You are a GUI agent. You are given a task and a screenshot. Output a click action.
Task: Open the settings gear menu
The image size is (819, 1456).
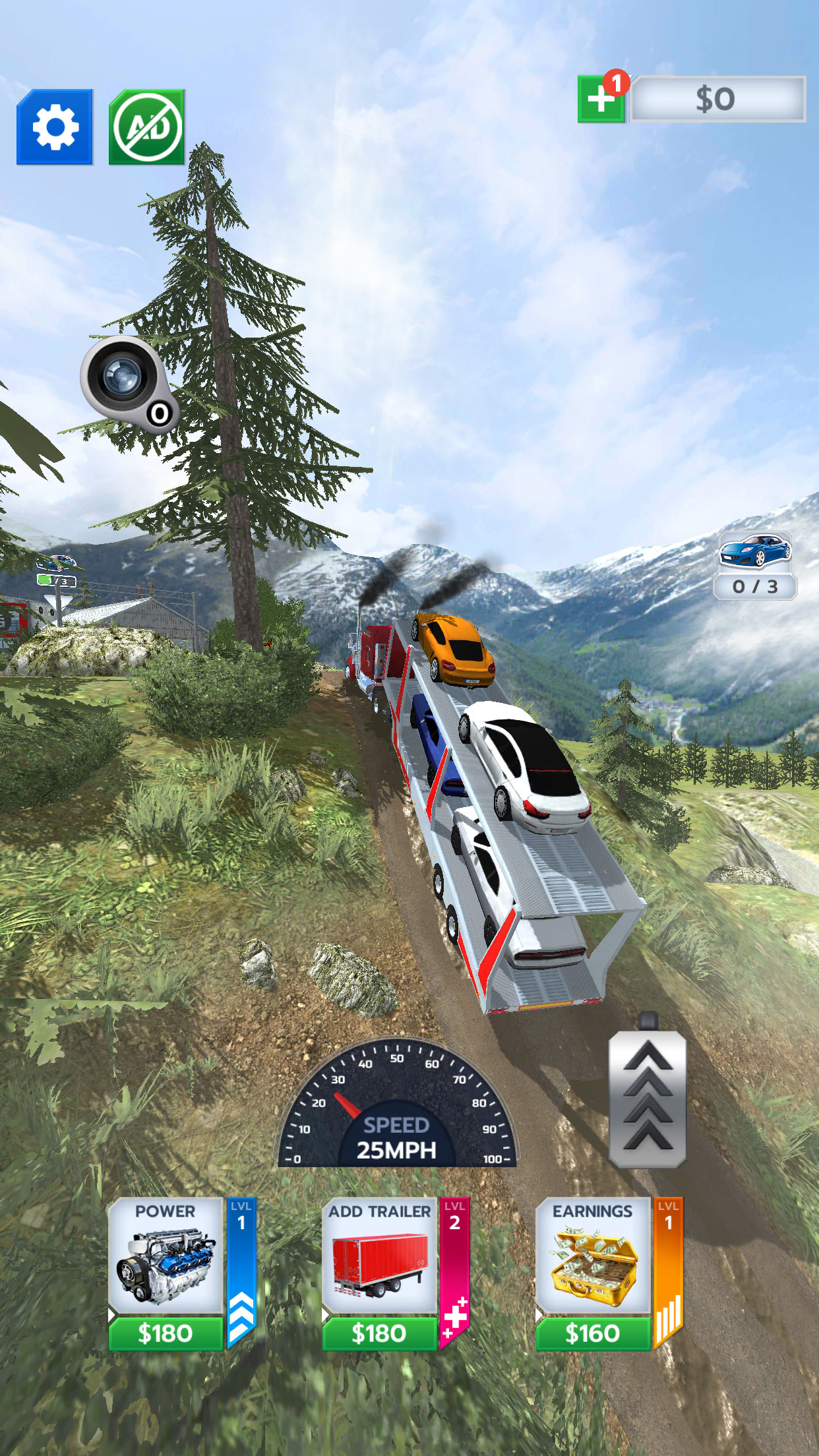tap(55, 127)
